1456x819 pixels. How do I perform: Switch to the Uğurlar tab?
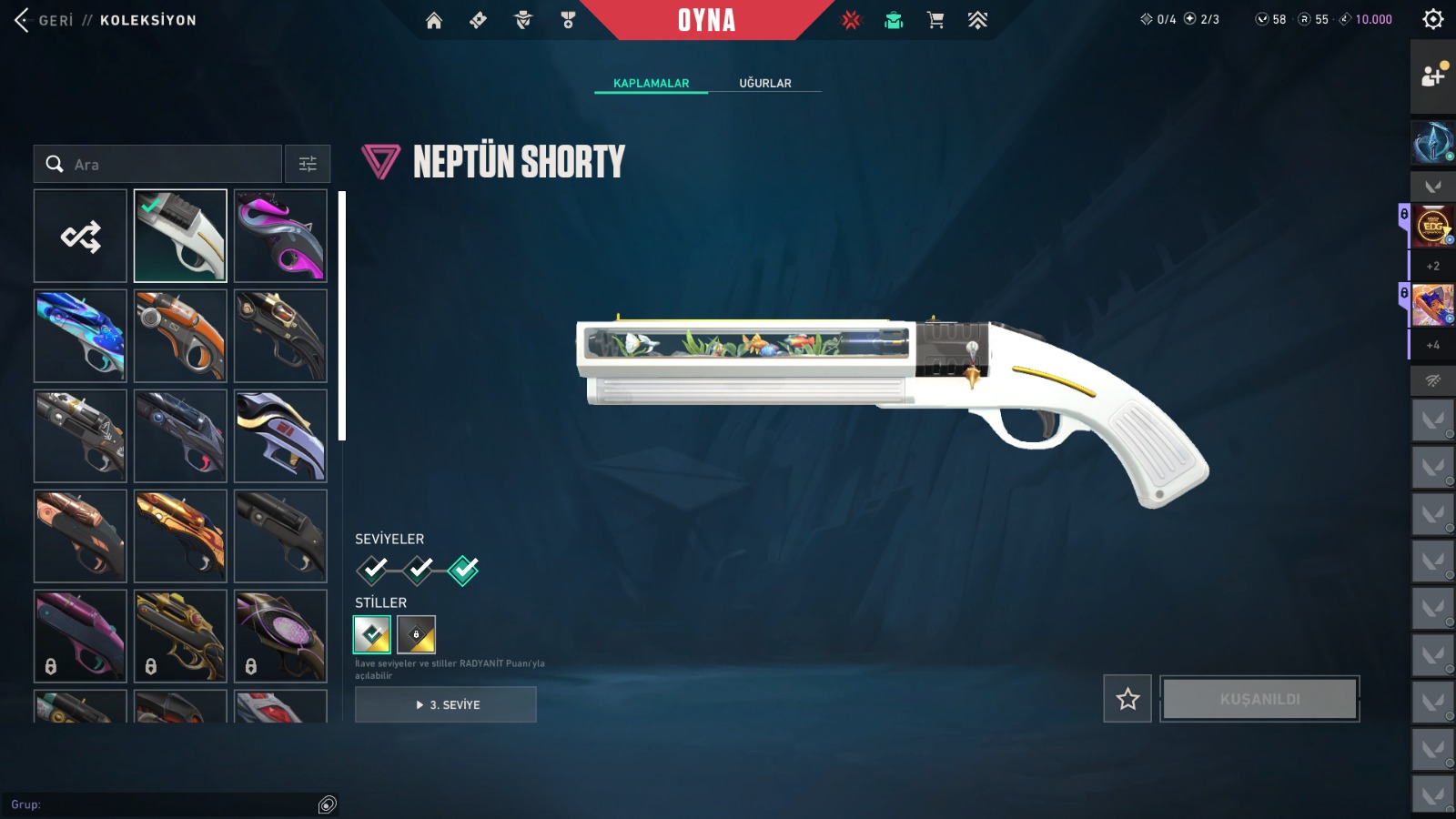(x=764, y=83)
